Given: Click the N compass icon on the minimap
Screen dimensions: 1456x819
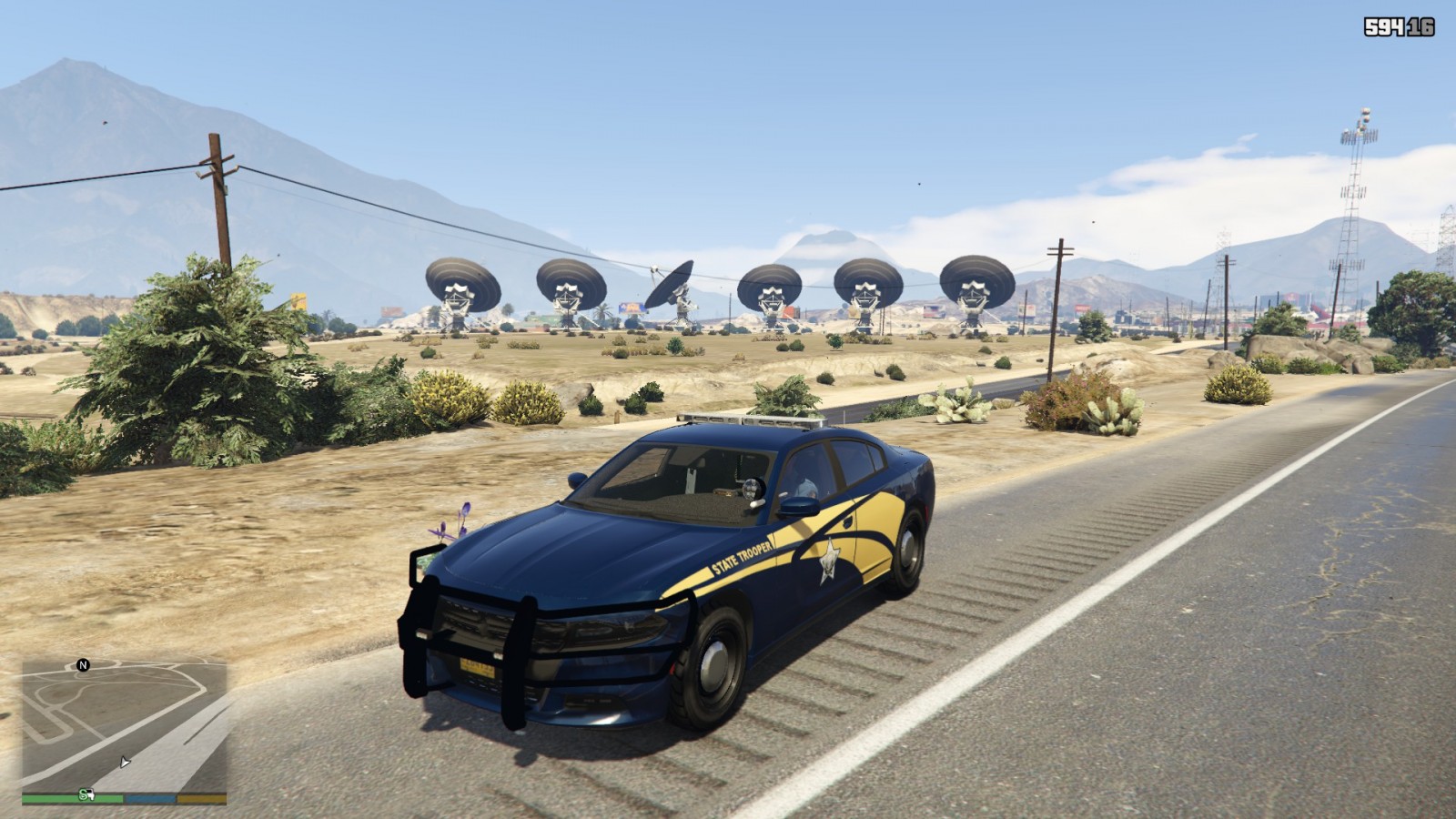Looking at the screenshot, I should (83, 666).
